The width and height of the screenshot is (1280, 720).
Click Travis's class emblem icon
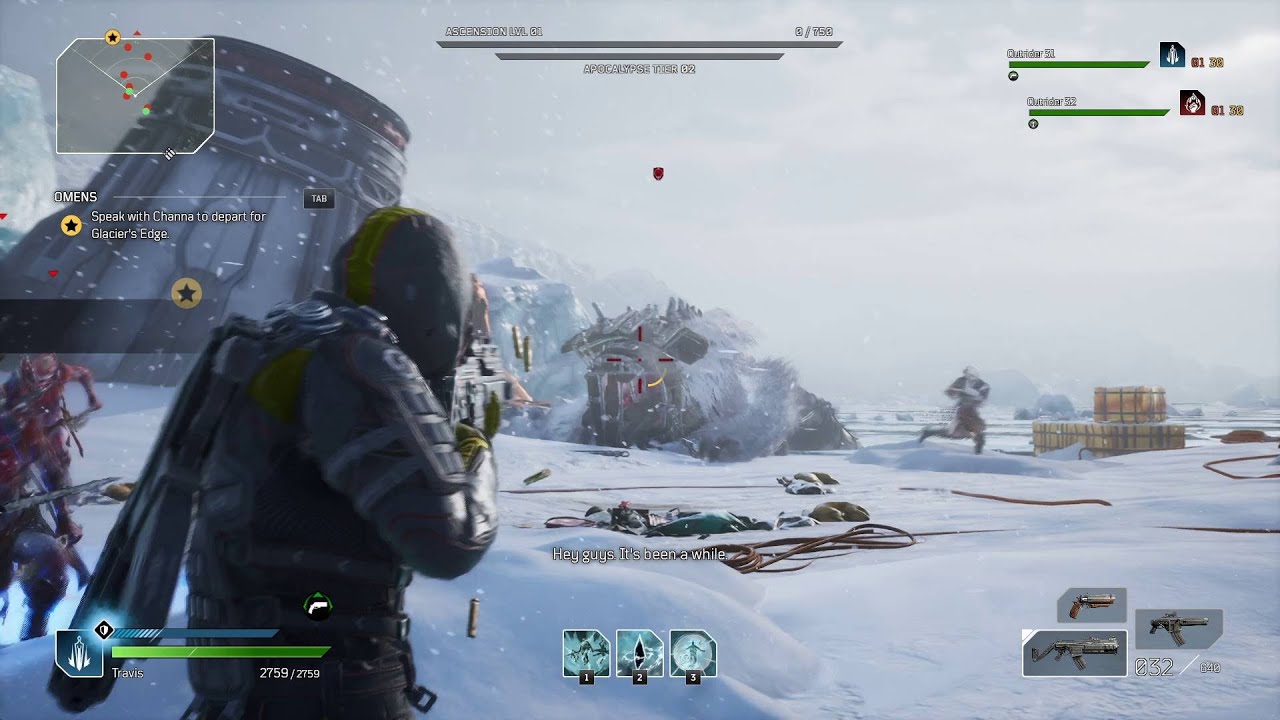point(79,653)
